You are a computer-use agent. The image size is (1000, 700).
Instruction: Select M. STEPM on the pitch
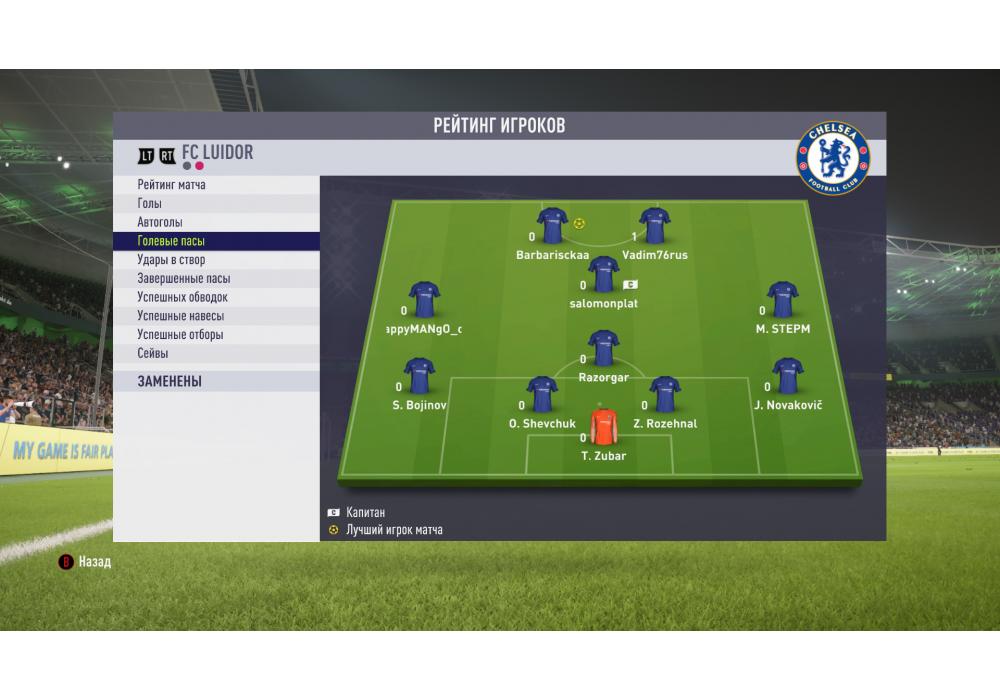pos(782,300)
